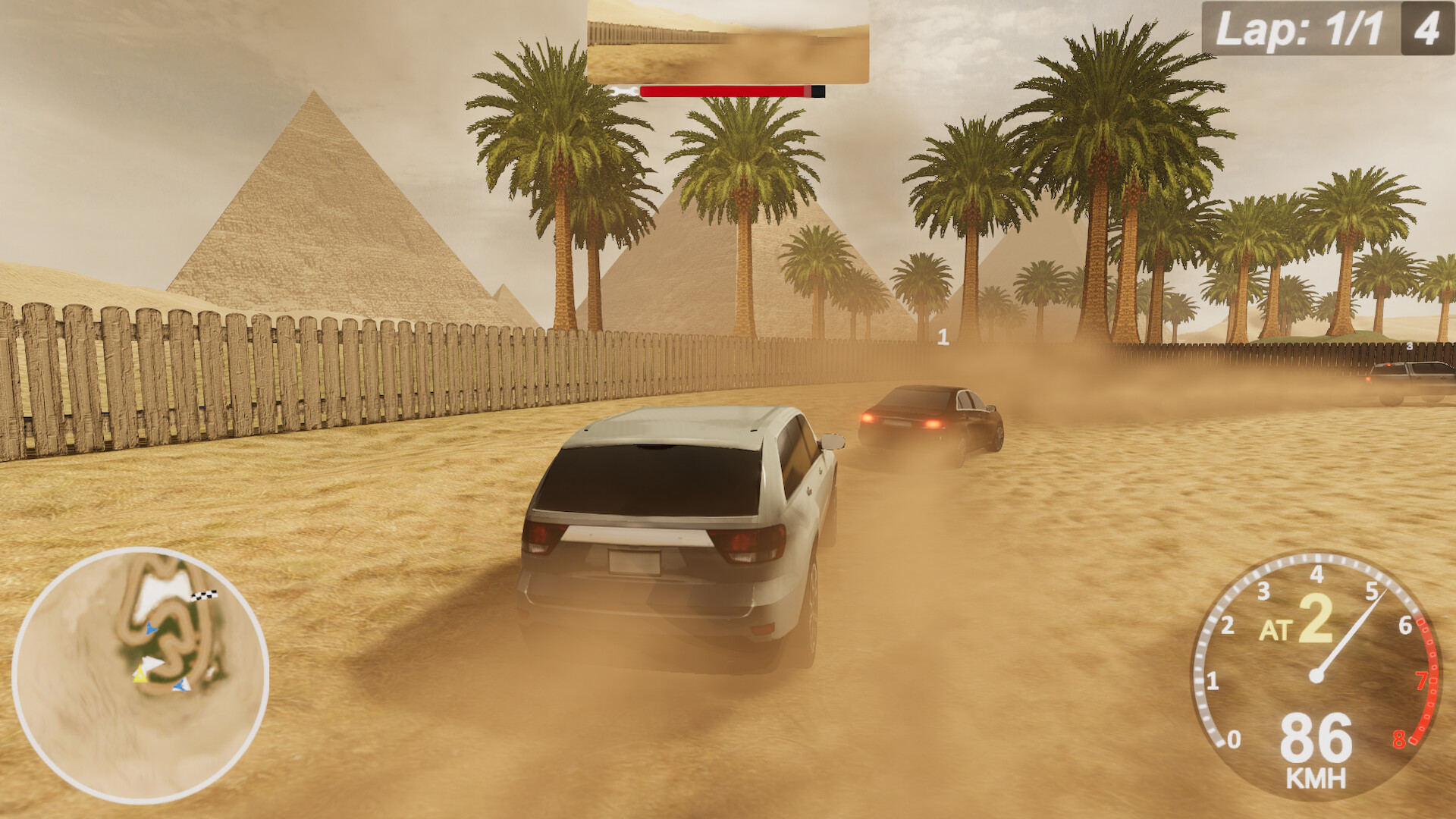Click the wrench repair icon
Viewport: 1456px width, 819px height.
[x=623, y=91]
